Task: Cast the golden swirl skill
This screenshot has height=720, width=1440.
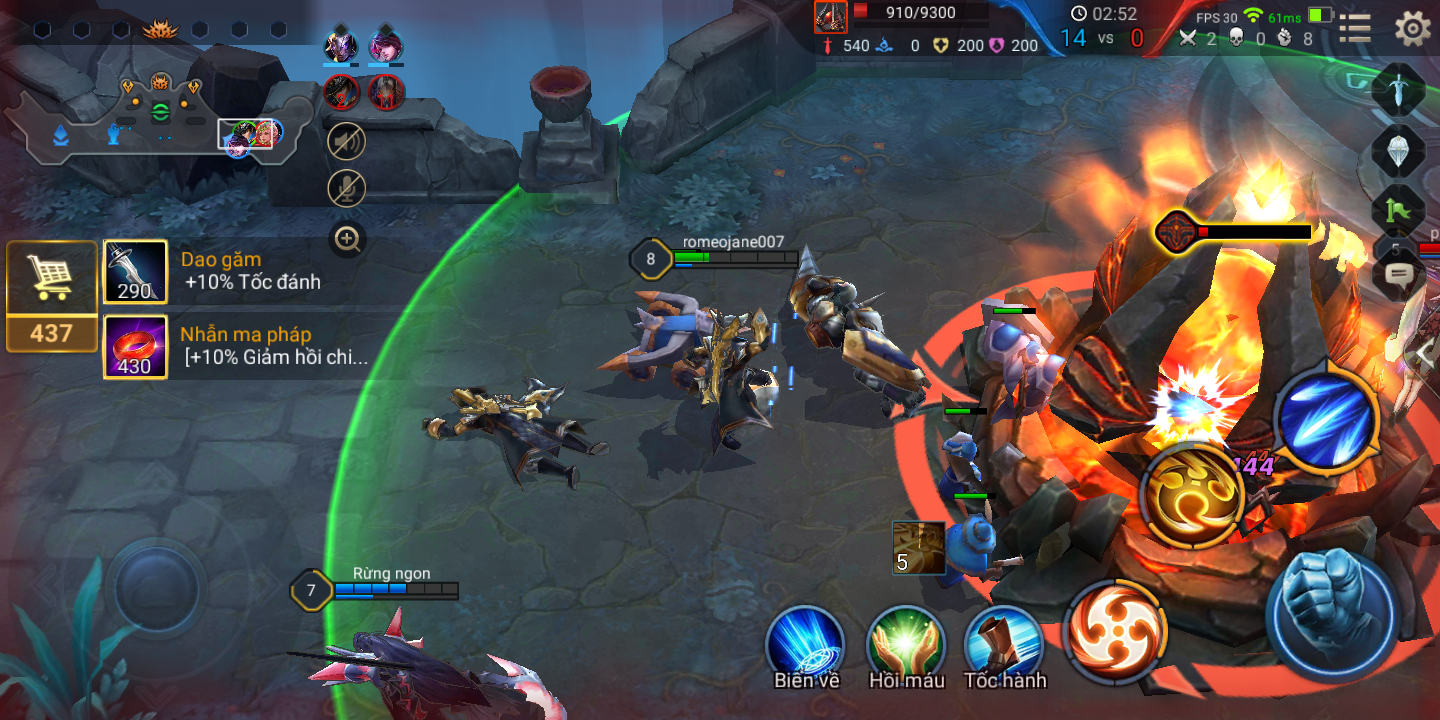Action: coord(1192,495)
